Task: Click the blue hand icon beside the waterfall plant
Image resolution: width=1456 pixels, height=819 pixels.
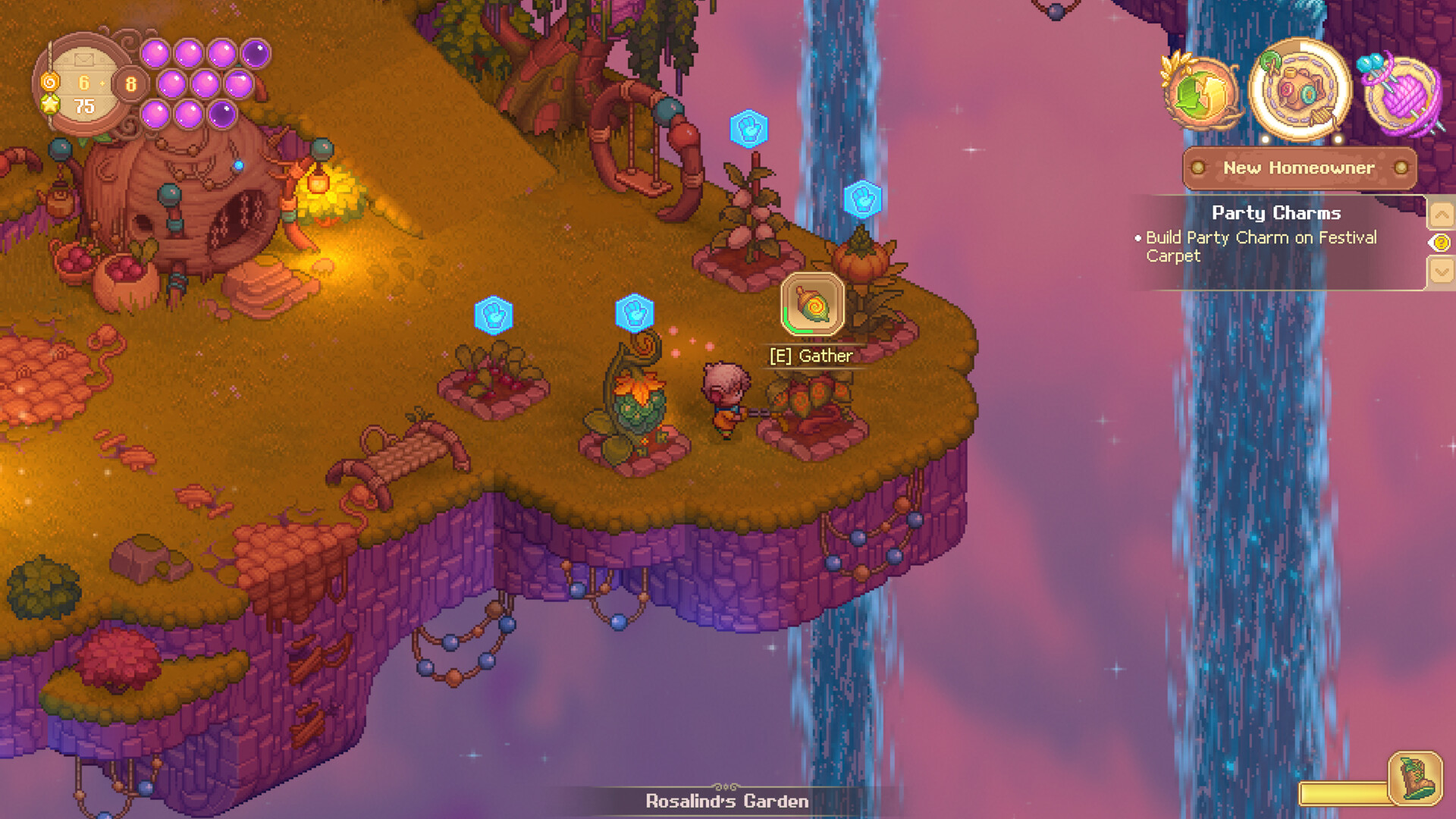Action: click(862, 199)
